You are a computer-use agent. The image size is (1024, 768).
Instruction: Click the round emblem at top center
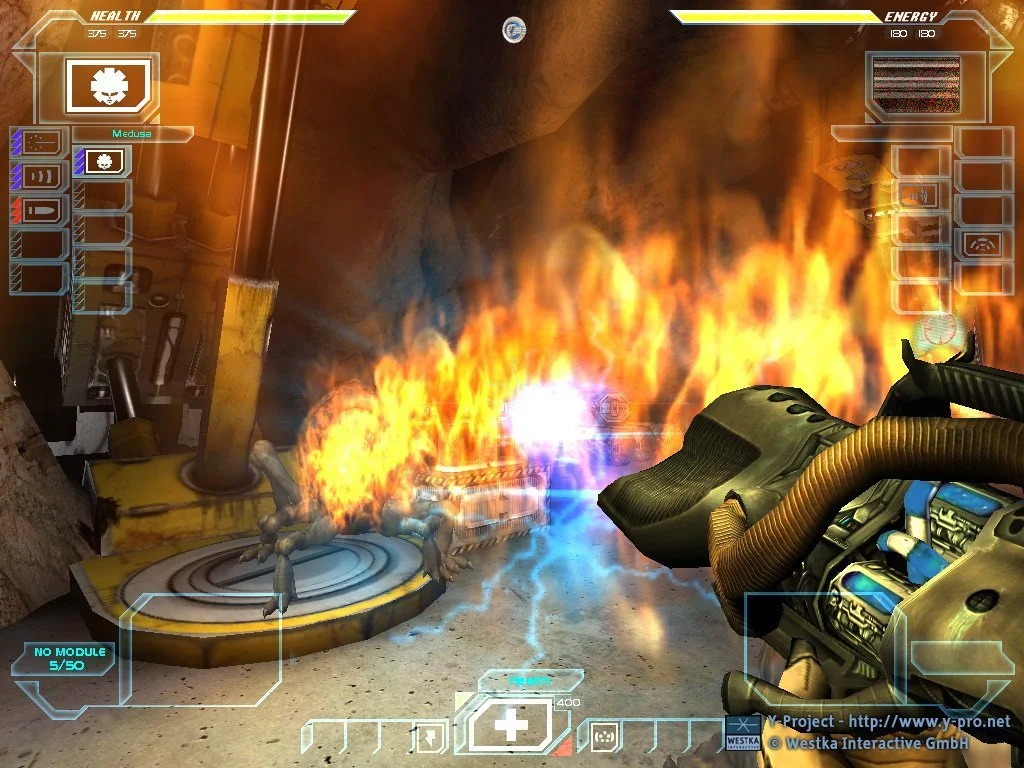514,30
